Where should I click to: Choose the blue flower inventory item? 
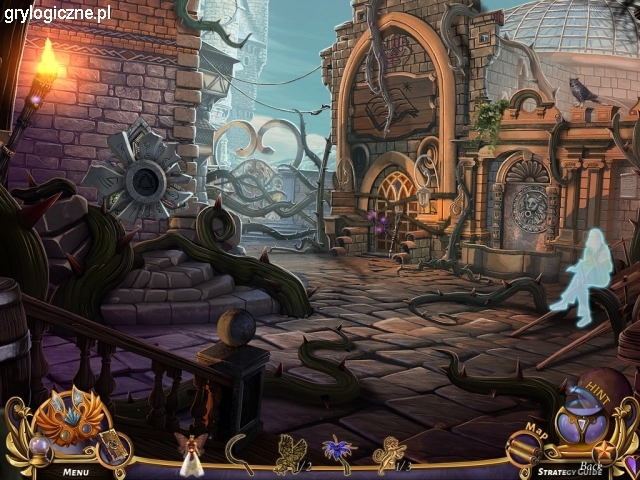pyautogui.click(x=336, y=450)
